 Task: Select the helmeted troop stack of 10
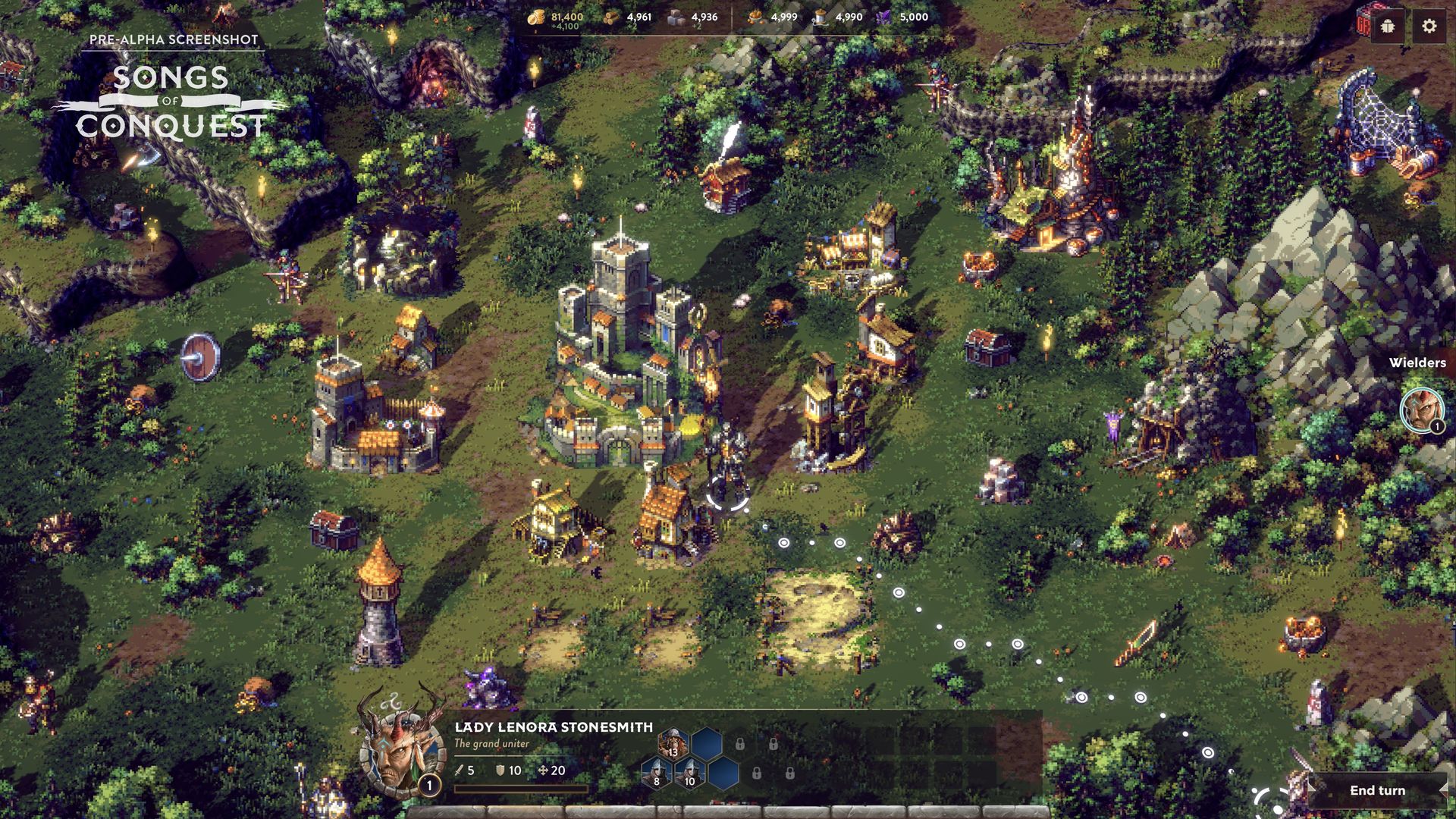[x=689, y=773]
